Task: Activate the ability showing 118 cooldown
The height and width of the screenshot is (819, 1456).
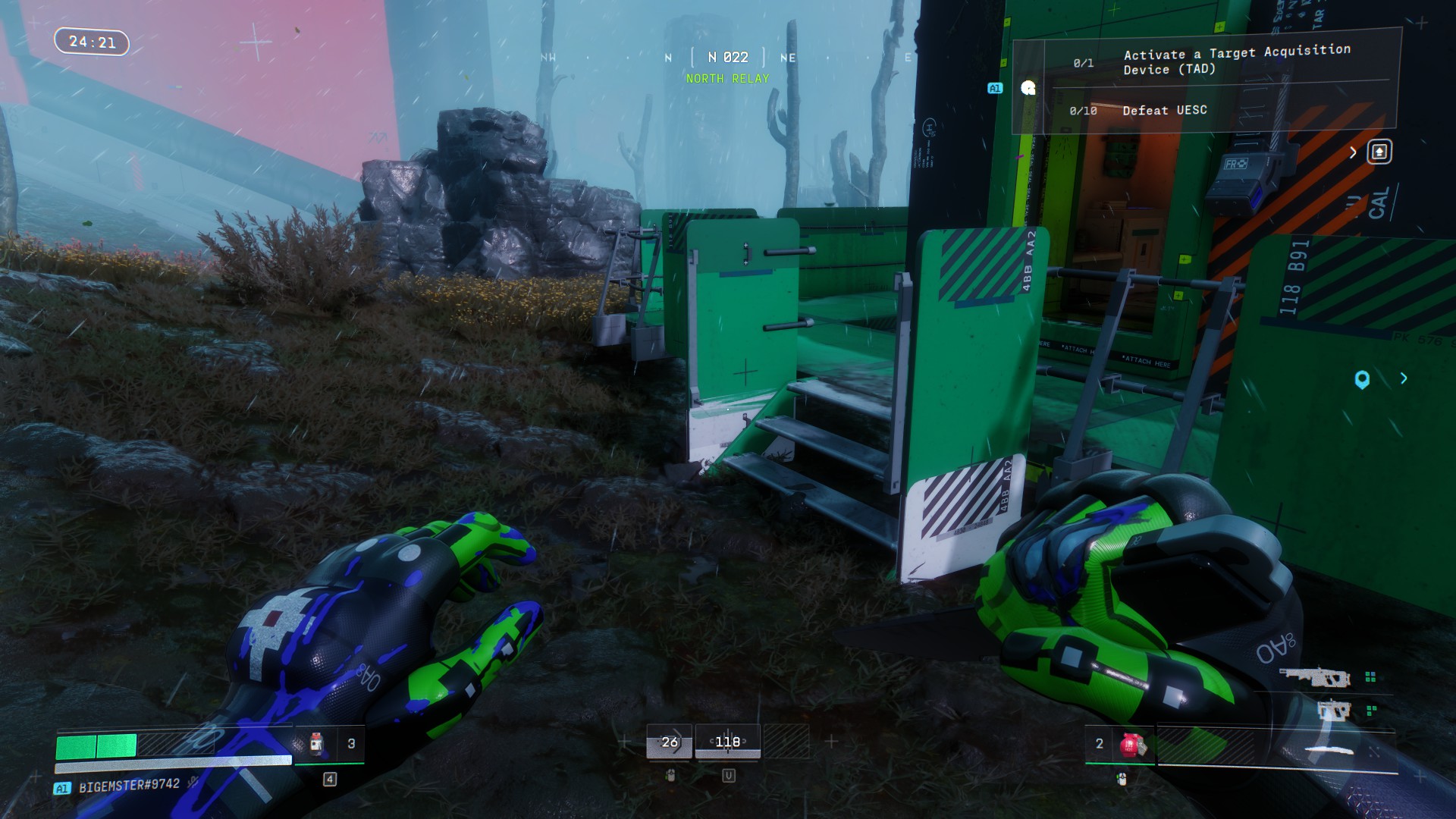Action: click(x=727, y=742)
